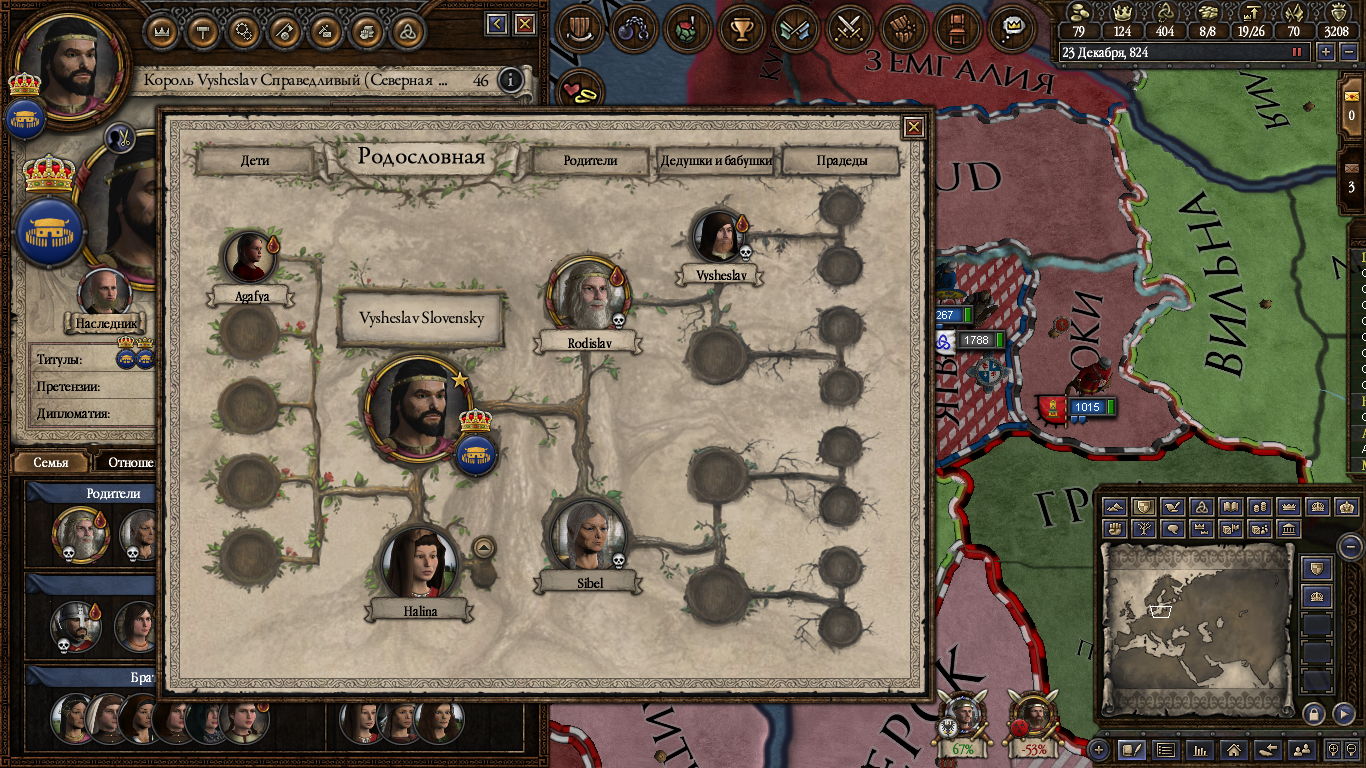1366x768 pixels.
Task: Click Rodislav's portrait in the family tree
Action: click(x=587, y=294)
